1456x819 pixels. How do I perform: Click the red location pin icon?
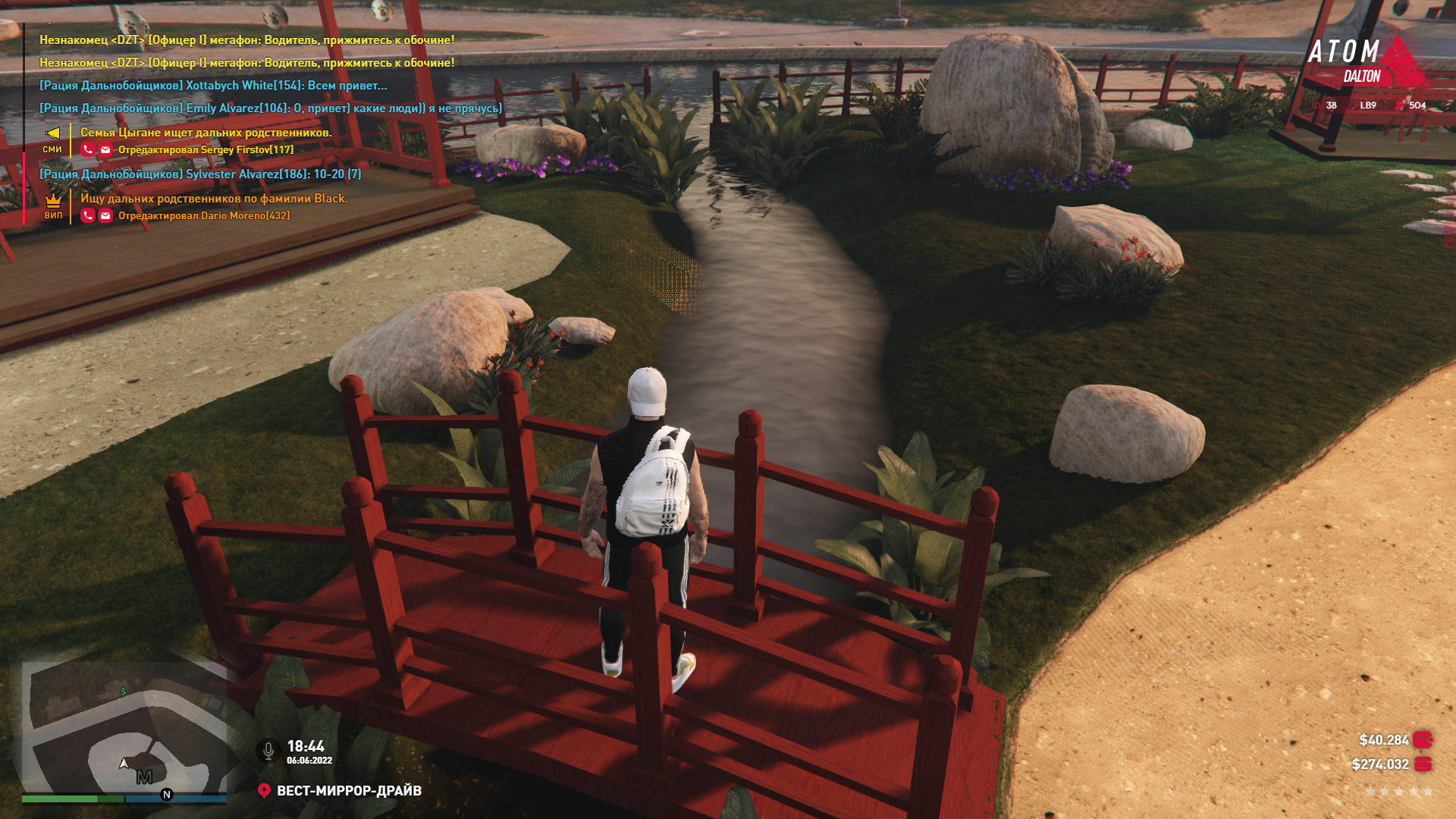coord(264,791)
